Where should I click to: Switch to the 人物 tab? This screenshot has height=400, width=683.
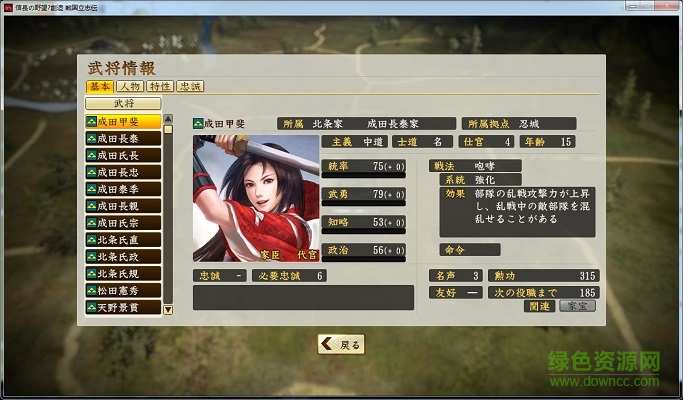130,87
